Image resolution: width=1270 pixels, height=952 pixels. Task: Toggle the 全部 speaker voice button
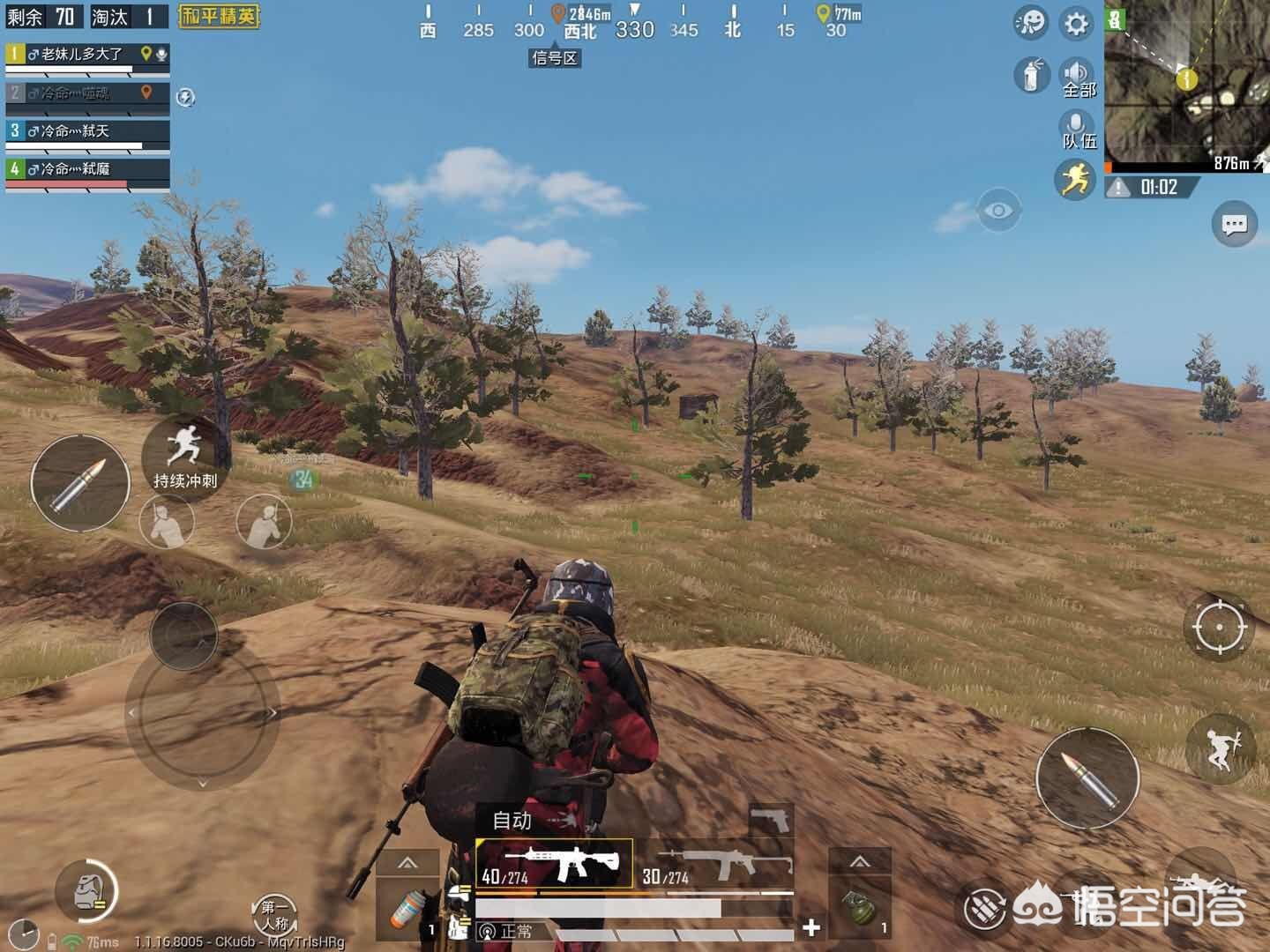1077,78
